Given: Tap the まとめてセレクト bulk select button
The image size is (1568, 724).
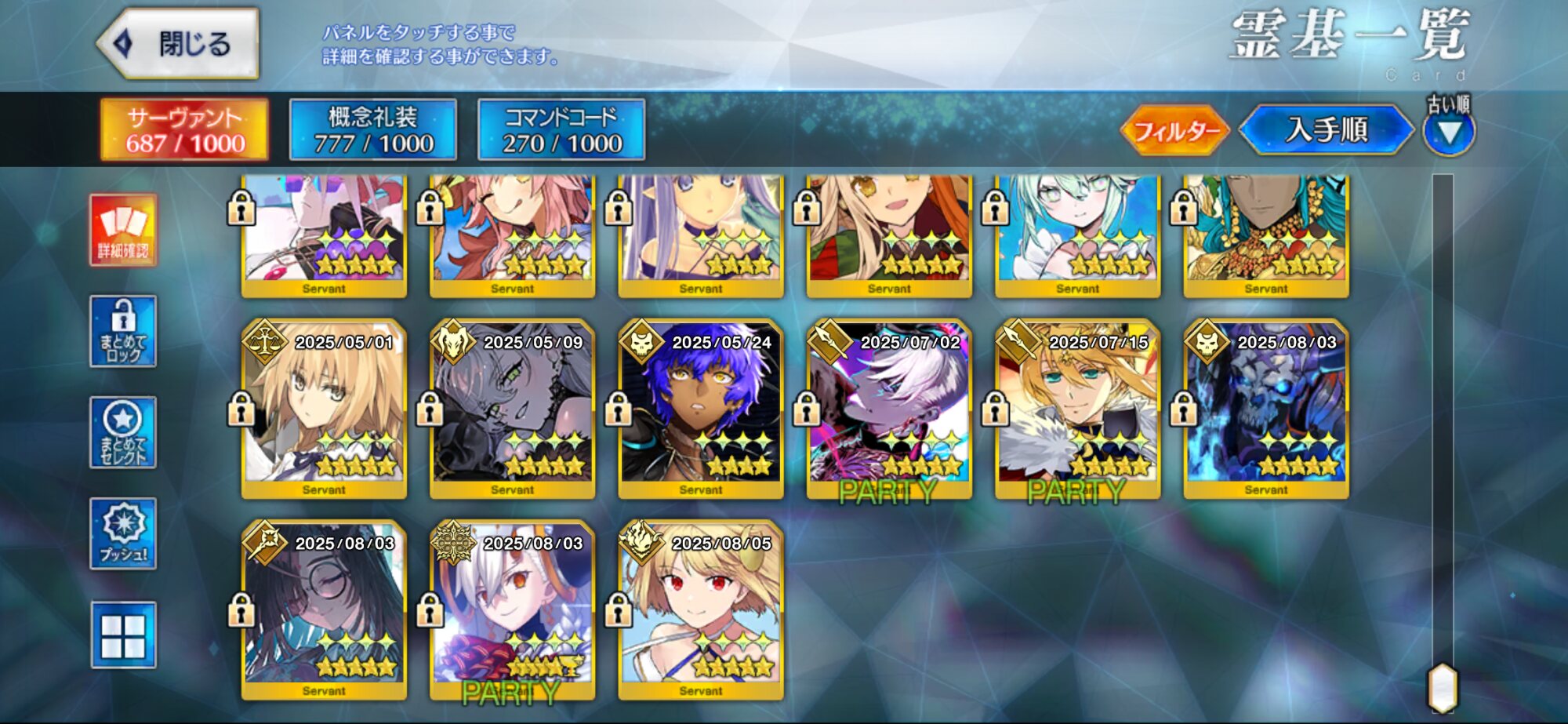Looking at the screenshot, I should (x=123, y=432).
